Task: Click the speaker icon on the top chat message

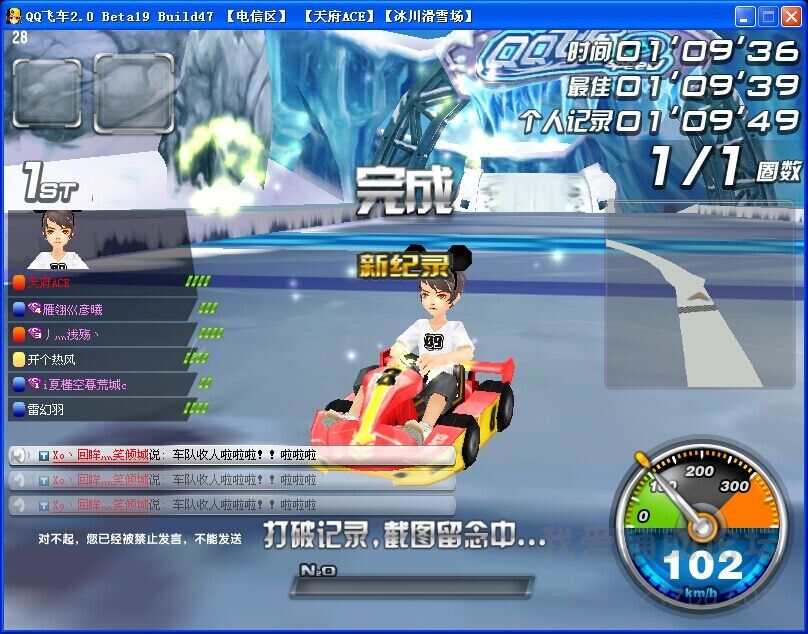Action: pos(17,456)
